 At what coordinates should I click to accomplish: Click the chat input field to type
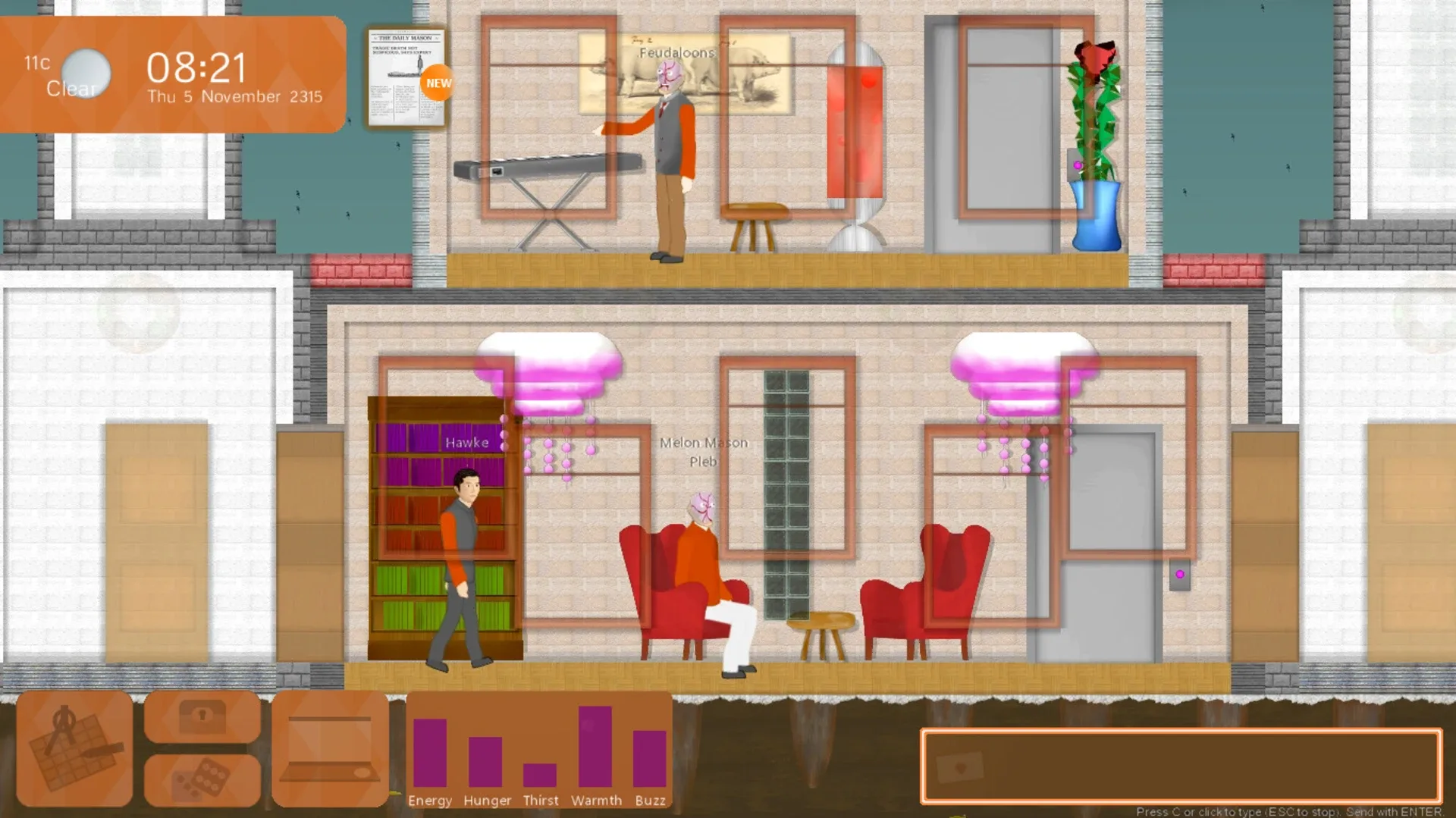(x=1183, y=766)
